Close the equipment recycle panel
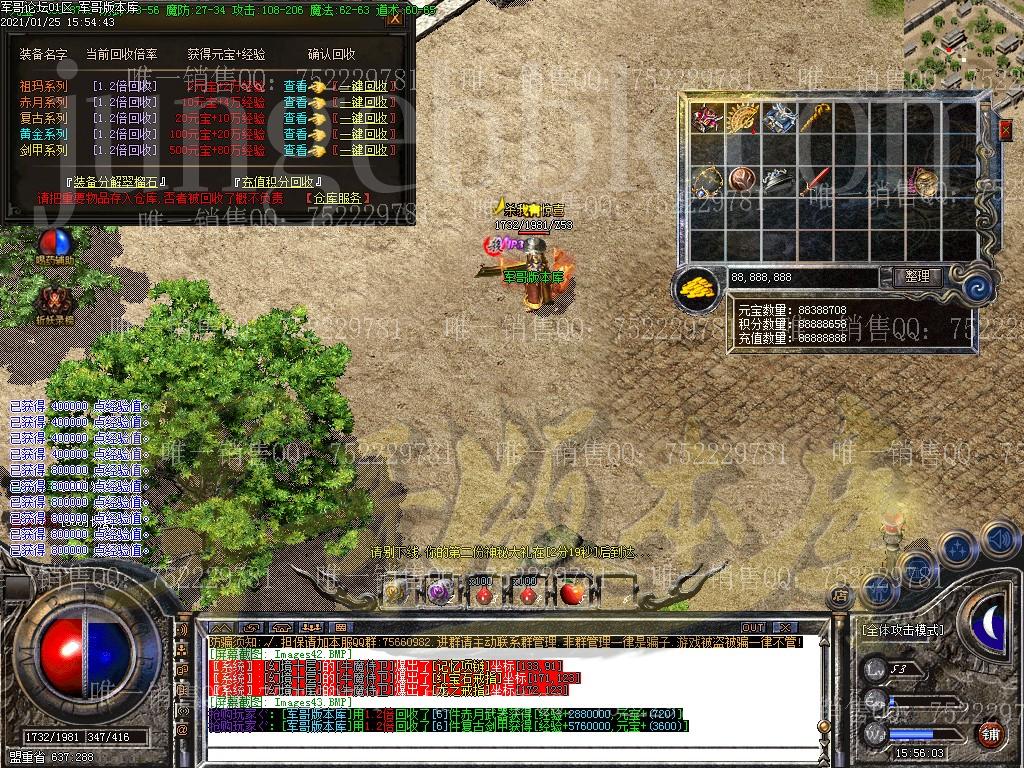The height and width of the screenshot is (768, 1024). pos(395,18)
